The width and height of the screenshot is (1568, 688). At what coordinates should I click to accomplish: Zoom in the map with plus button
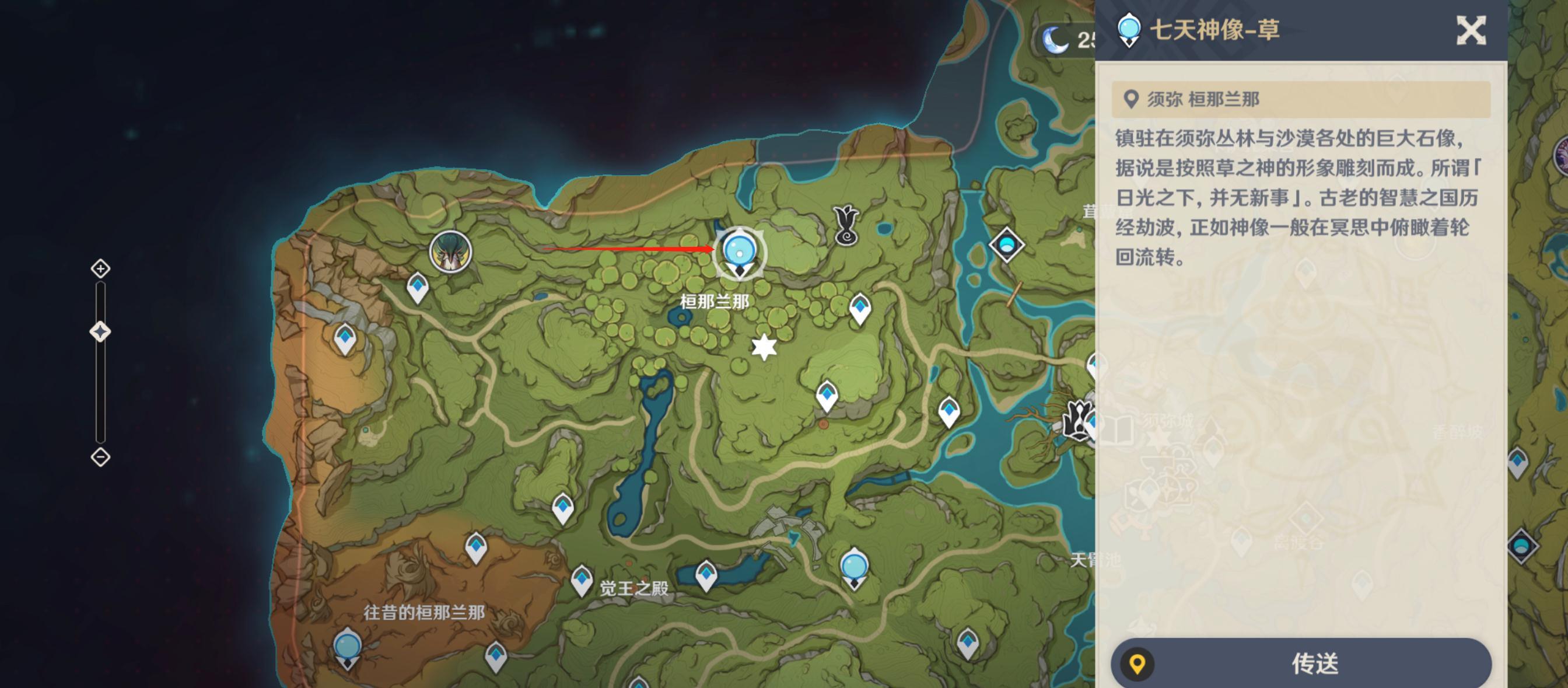pyautogui.click(x=100, y=268)
